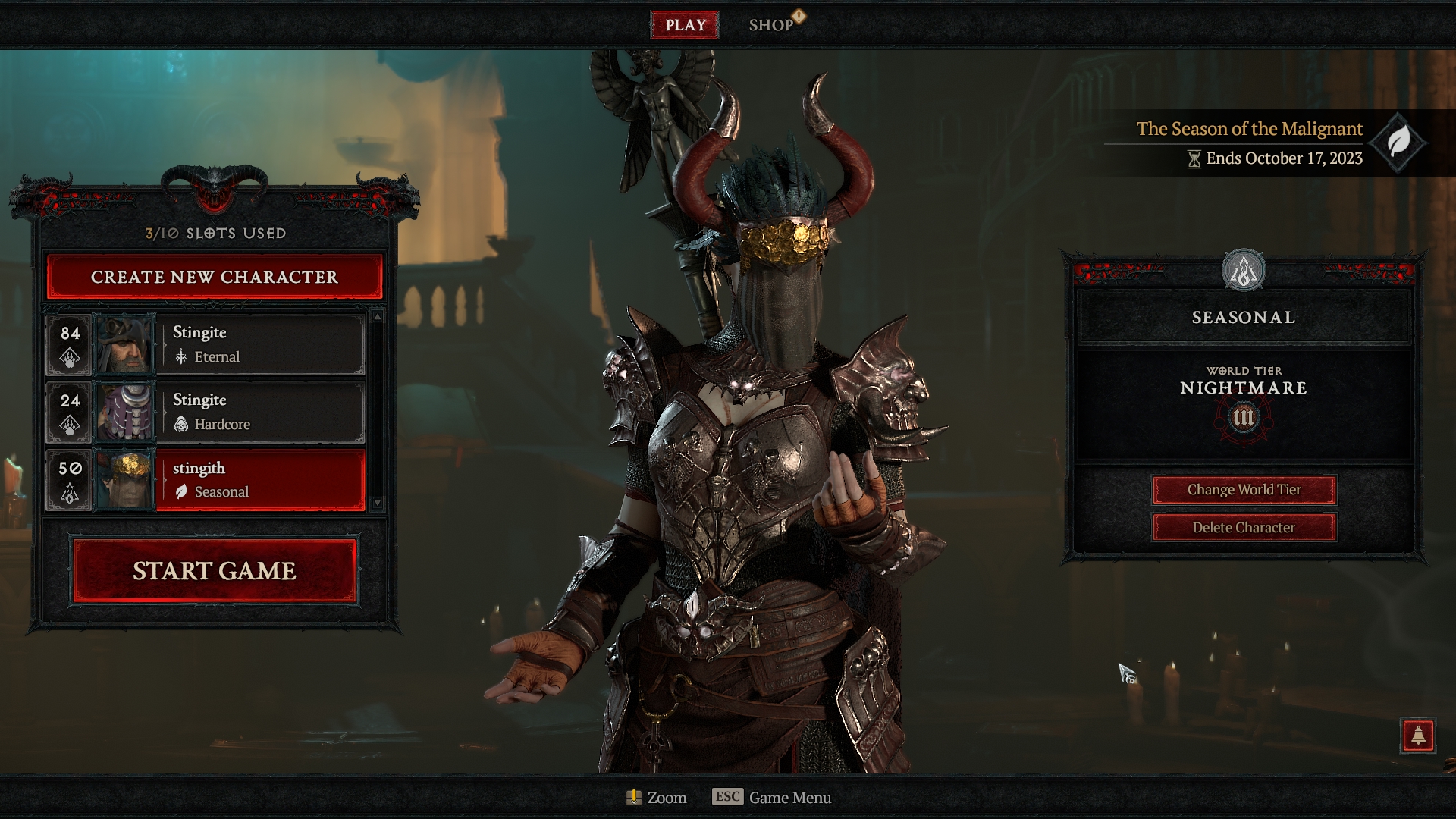Click the Seasonal leaf icon next to stingith
The width and height of the screenshot is (1456, 819).
182,491
